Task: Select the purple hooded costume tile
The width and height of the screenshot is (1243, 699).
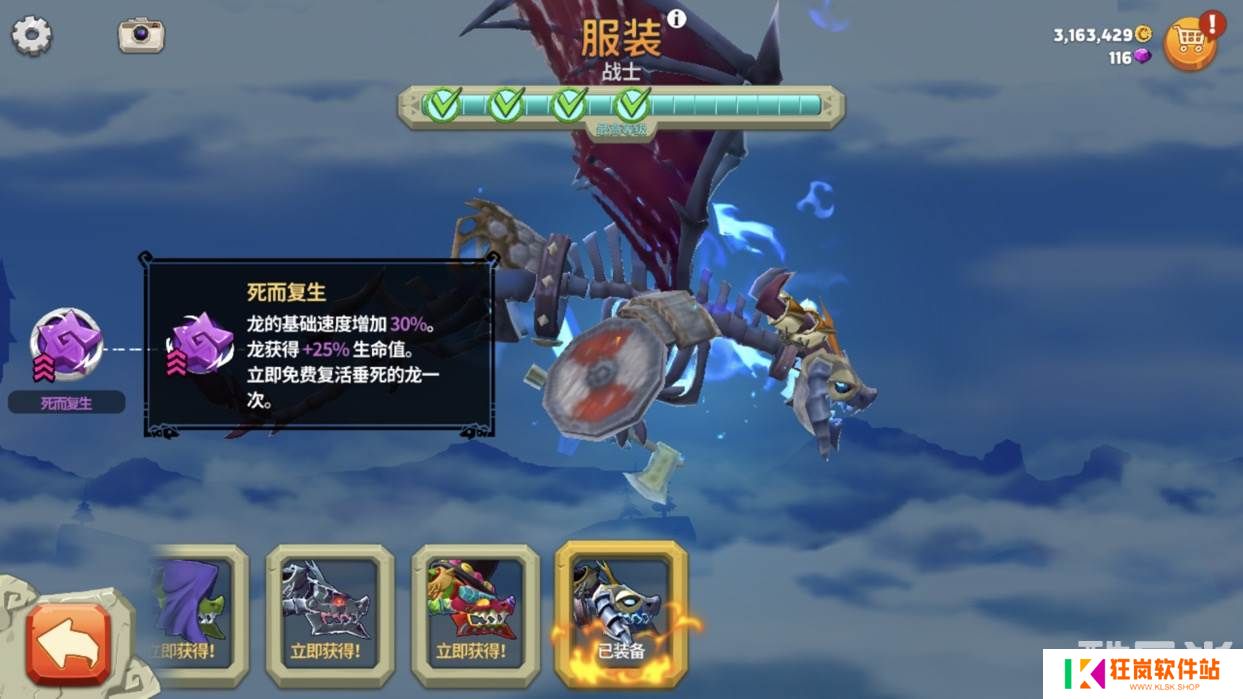Action: coord(197,614)
